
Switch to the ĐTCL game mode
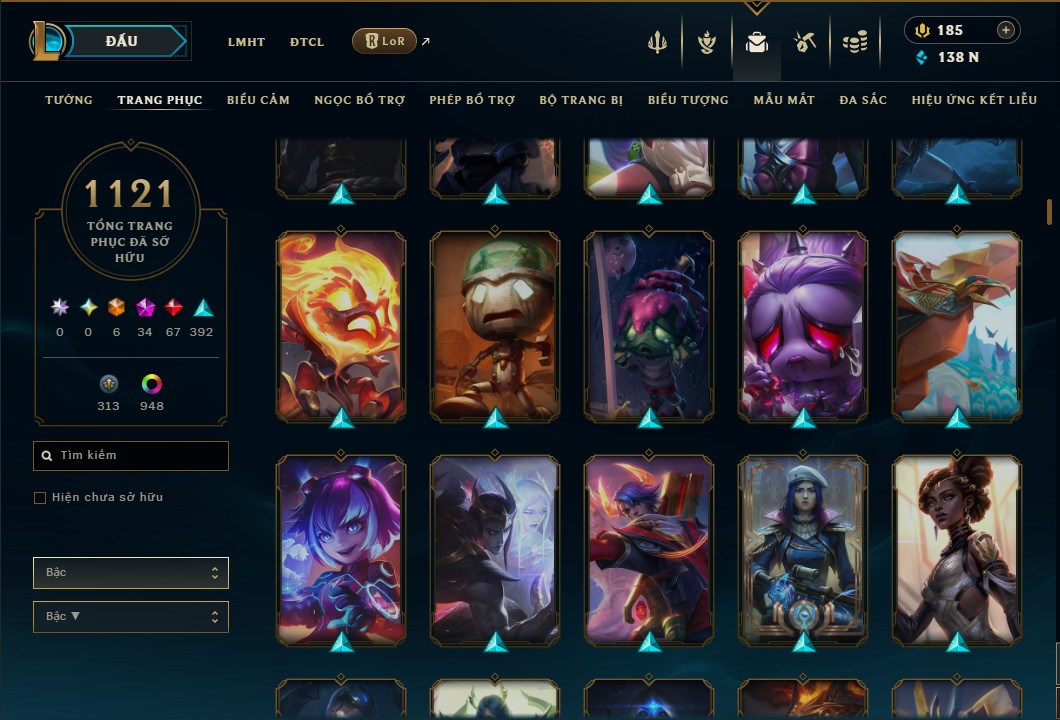[x=307, y=42]
